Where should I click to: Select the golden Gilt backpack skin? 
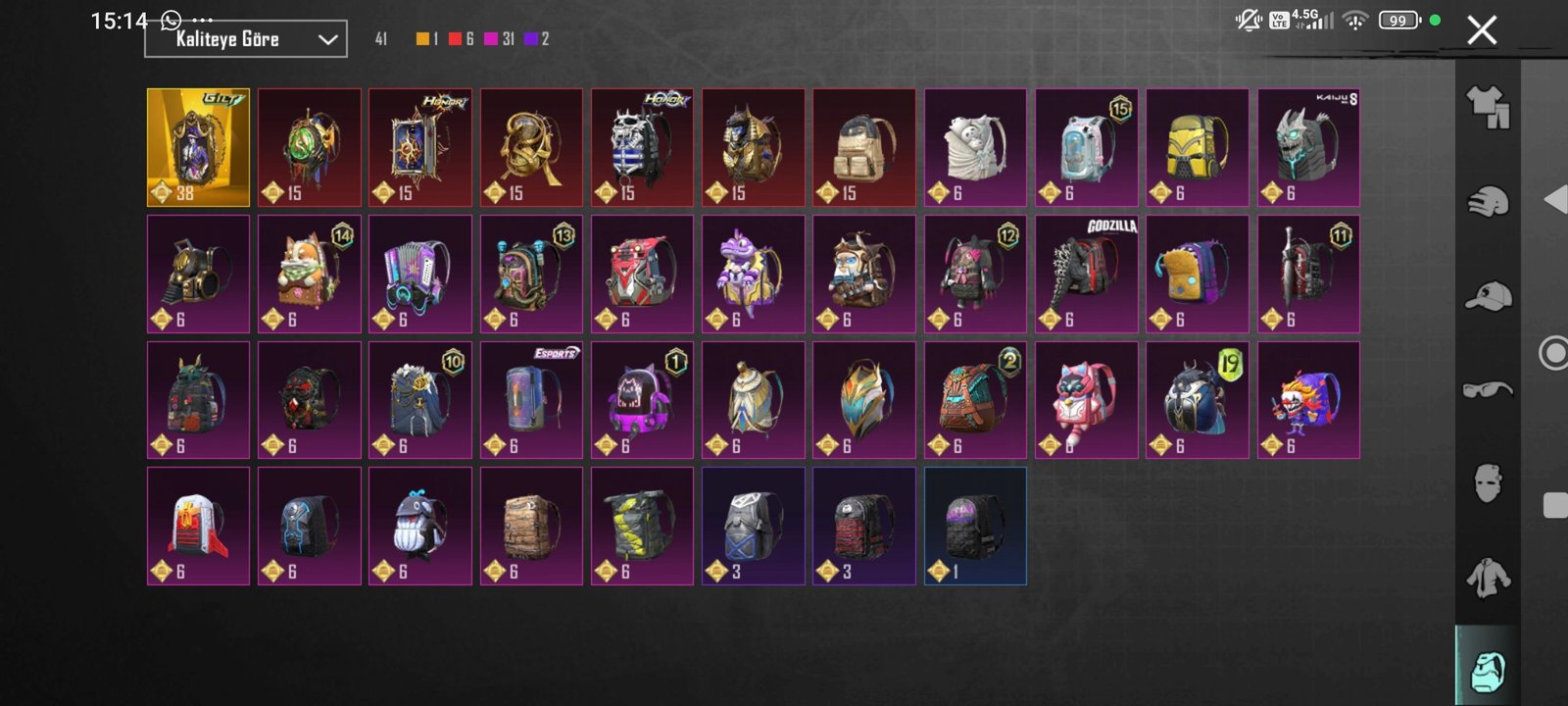click(198, 147)
